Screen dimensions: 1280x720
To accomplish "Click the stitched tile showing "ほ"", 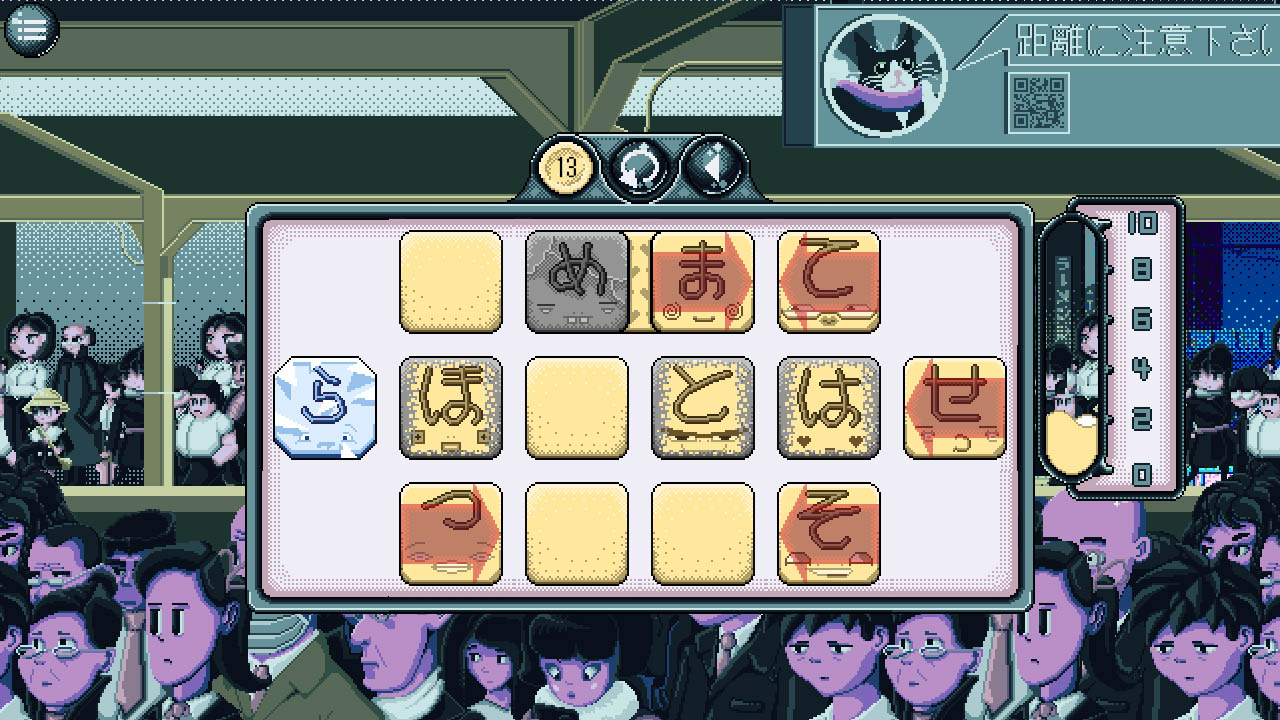I will click(451, 406).
